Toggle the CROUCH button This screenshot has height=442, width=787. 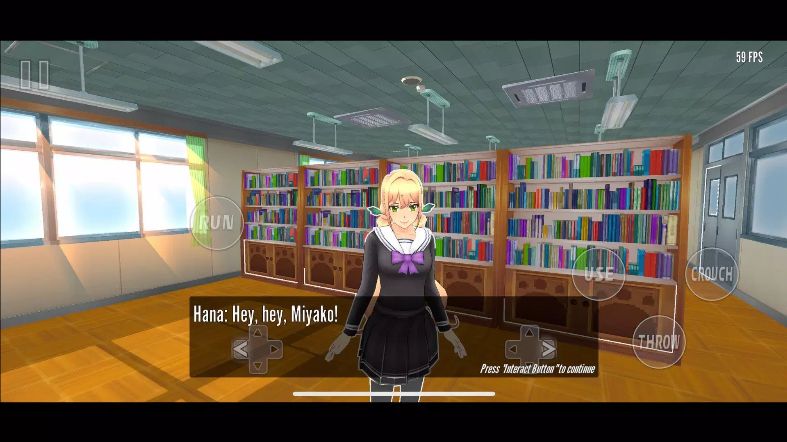pos(711,273)
